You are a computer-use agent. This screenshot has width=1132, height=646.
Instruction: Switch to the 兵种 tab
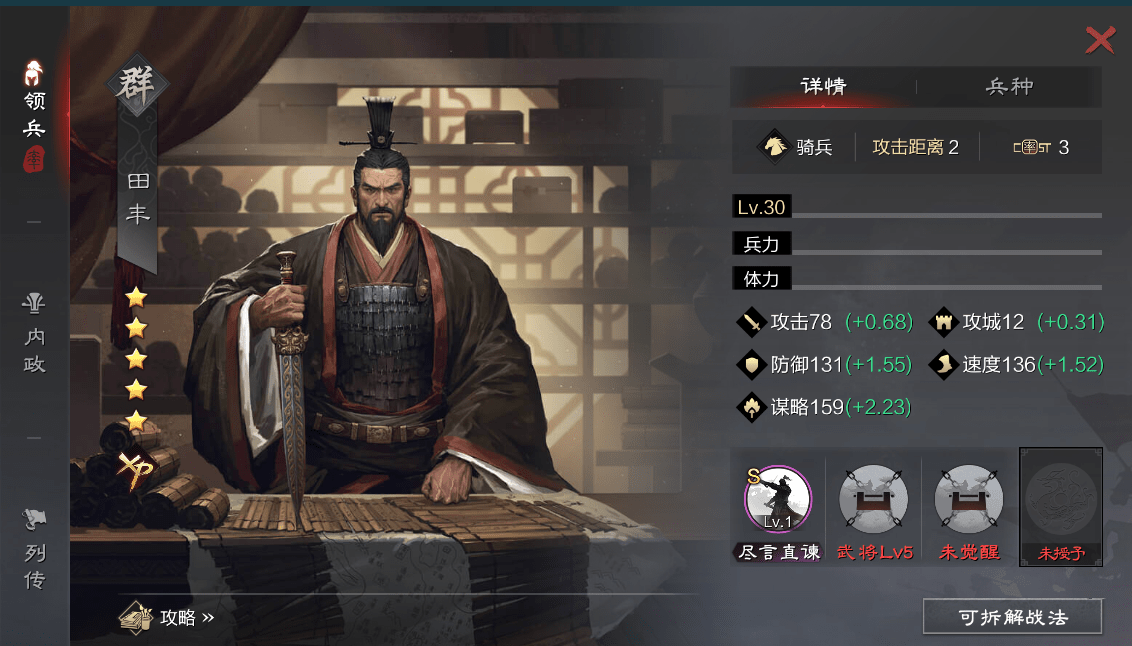point(1009,87)
